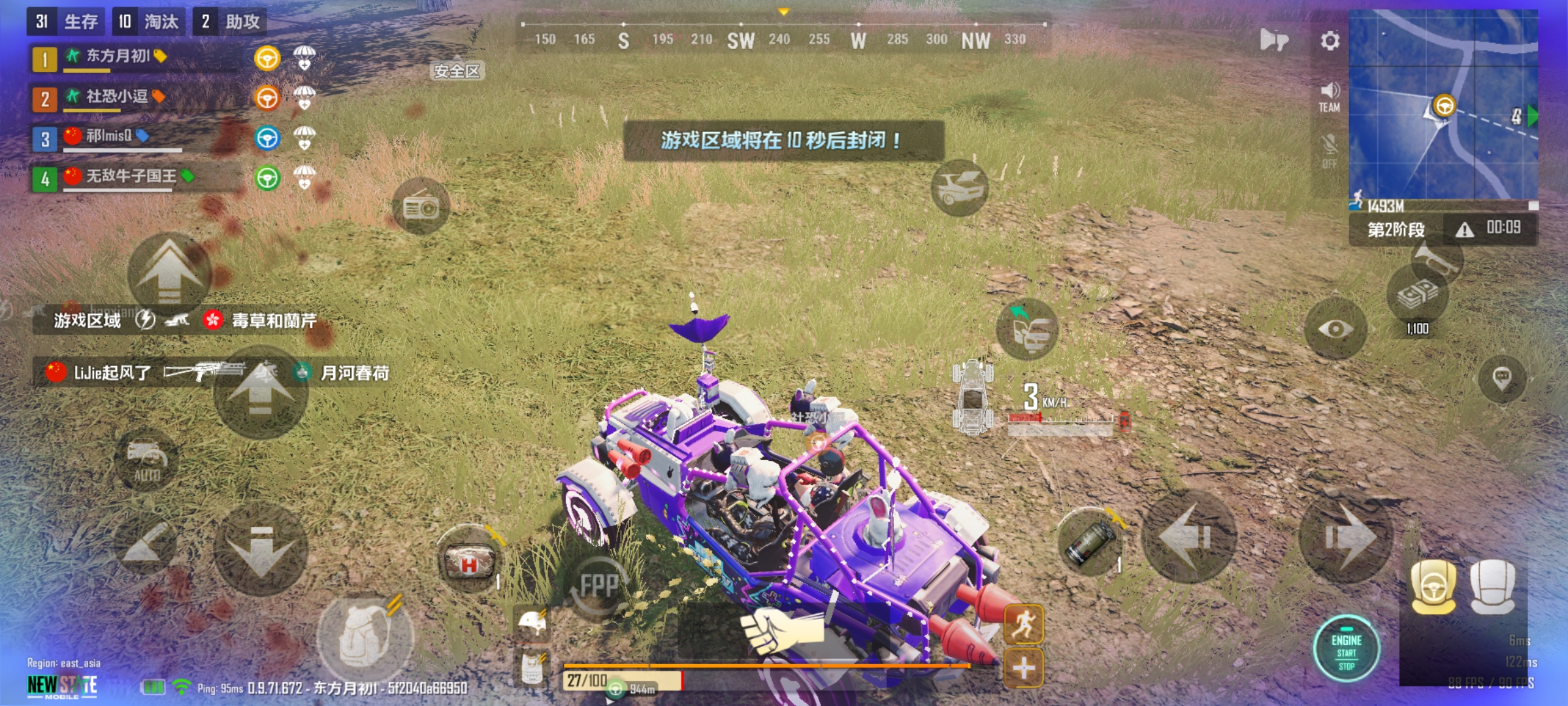Open the backpack inventory
This screenshot has height=706, width=1568.
pyautogui.click(x=365, y=637)
